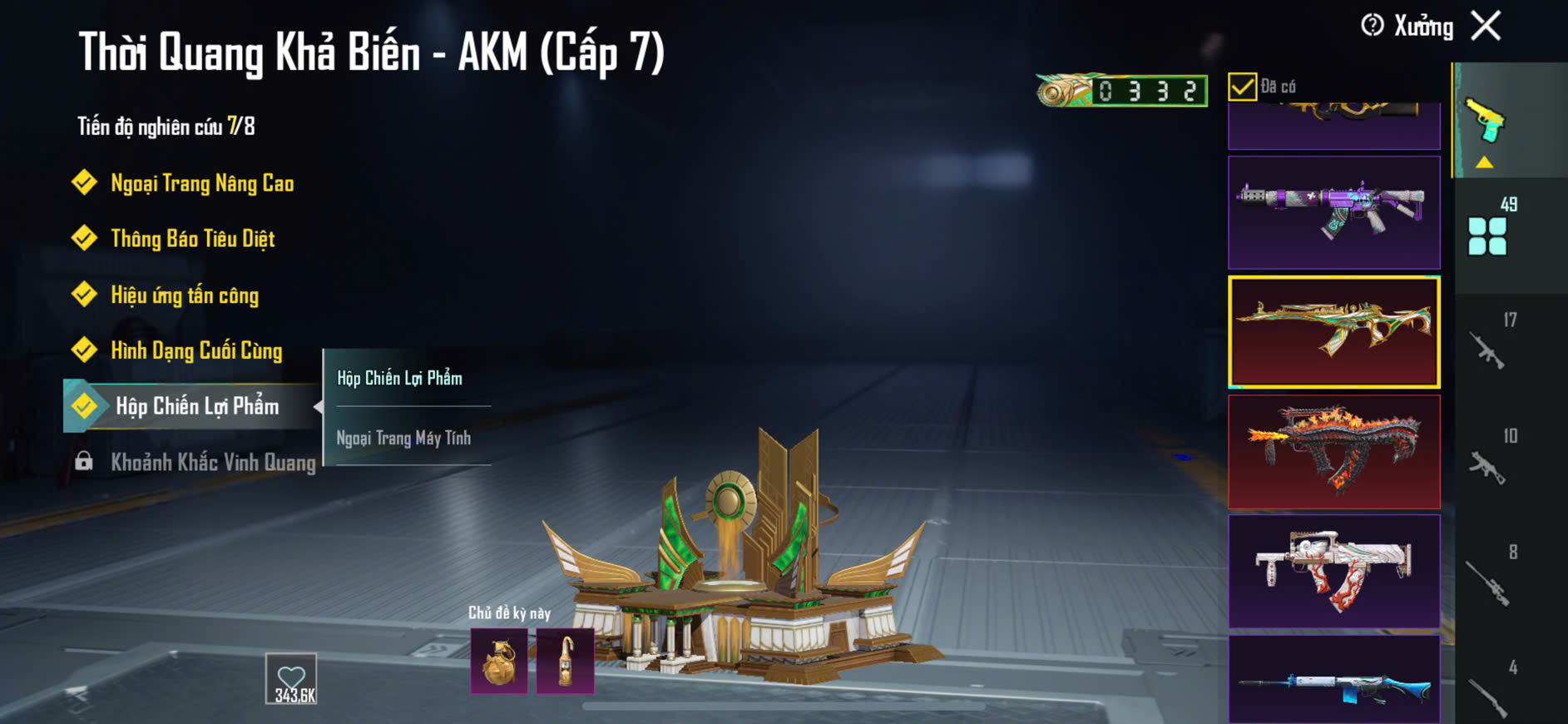View the molotov bottle theme item
This screenshot has height=724, width=1568.
point(566,662)
